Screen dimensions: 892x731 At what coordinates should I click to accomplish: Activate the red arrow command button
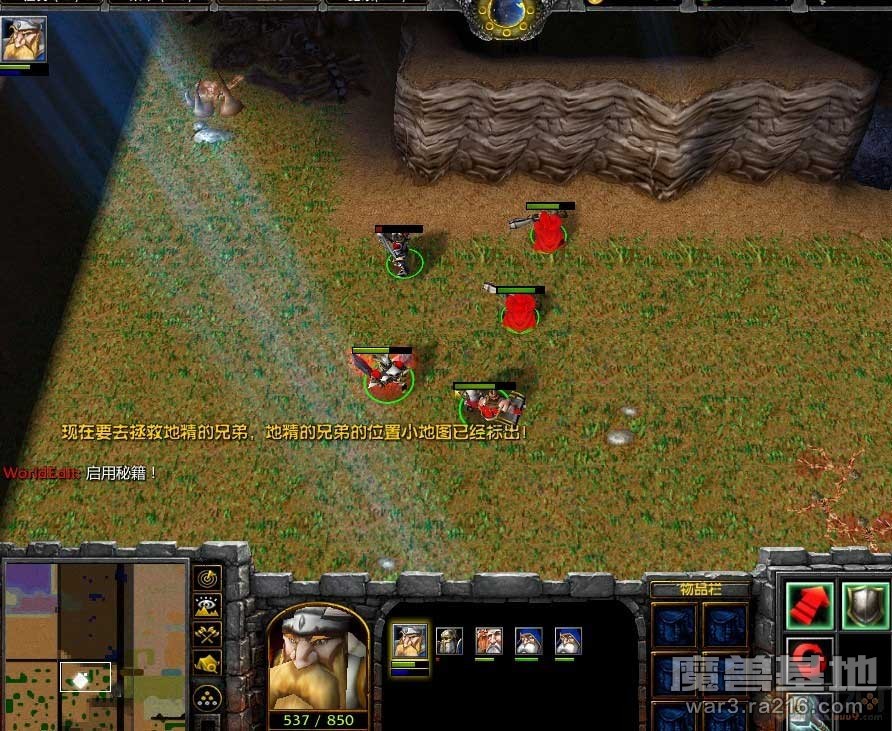(x=809, y=601)
